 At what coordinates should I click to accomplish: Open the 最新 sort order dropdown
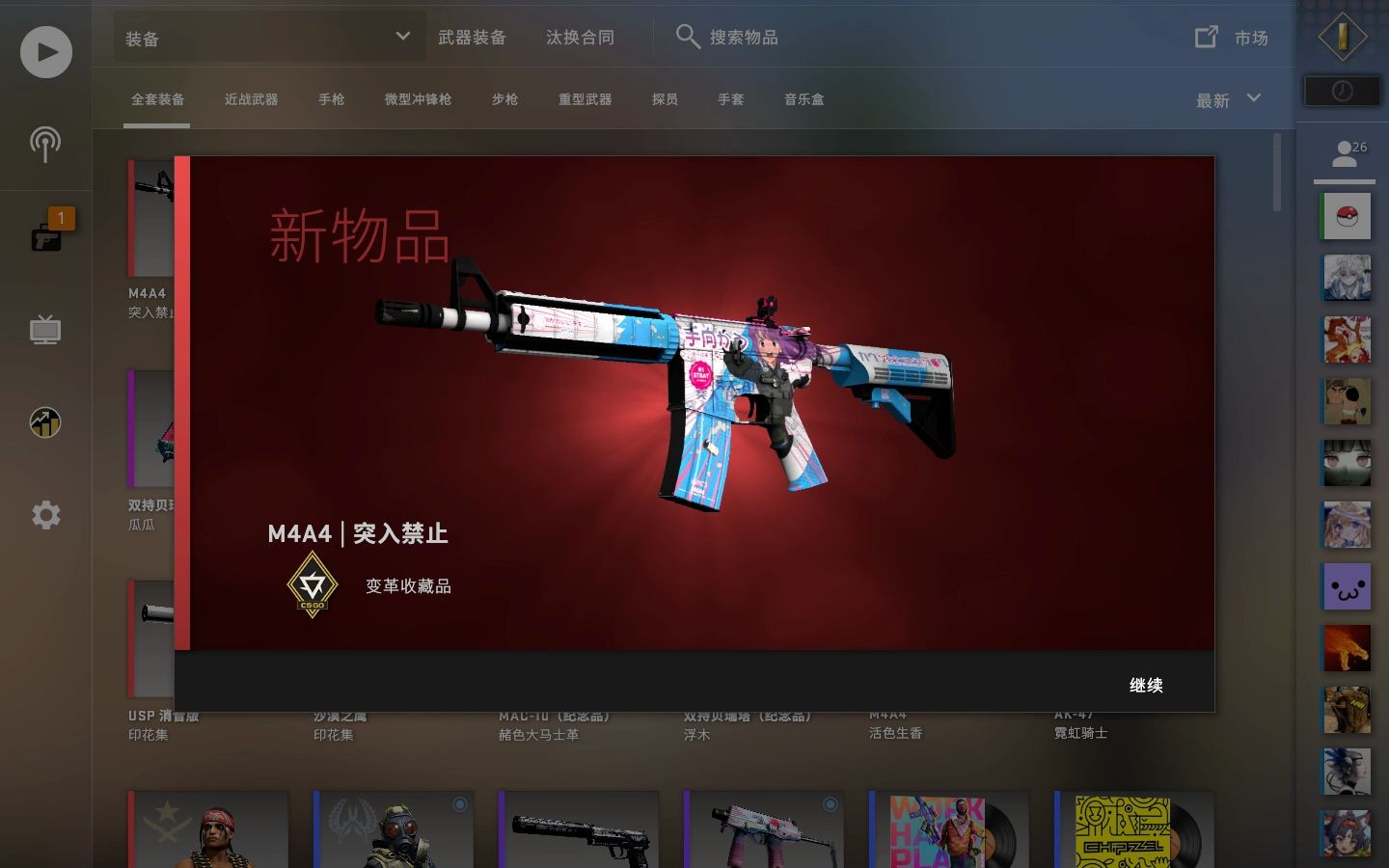tap(1227, 99)
